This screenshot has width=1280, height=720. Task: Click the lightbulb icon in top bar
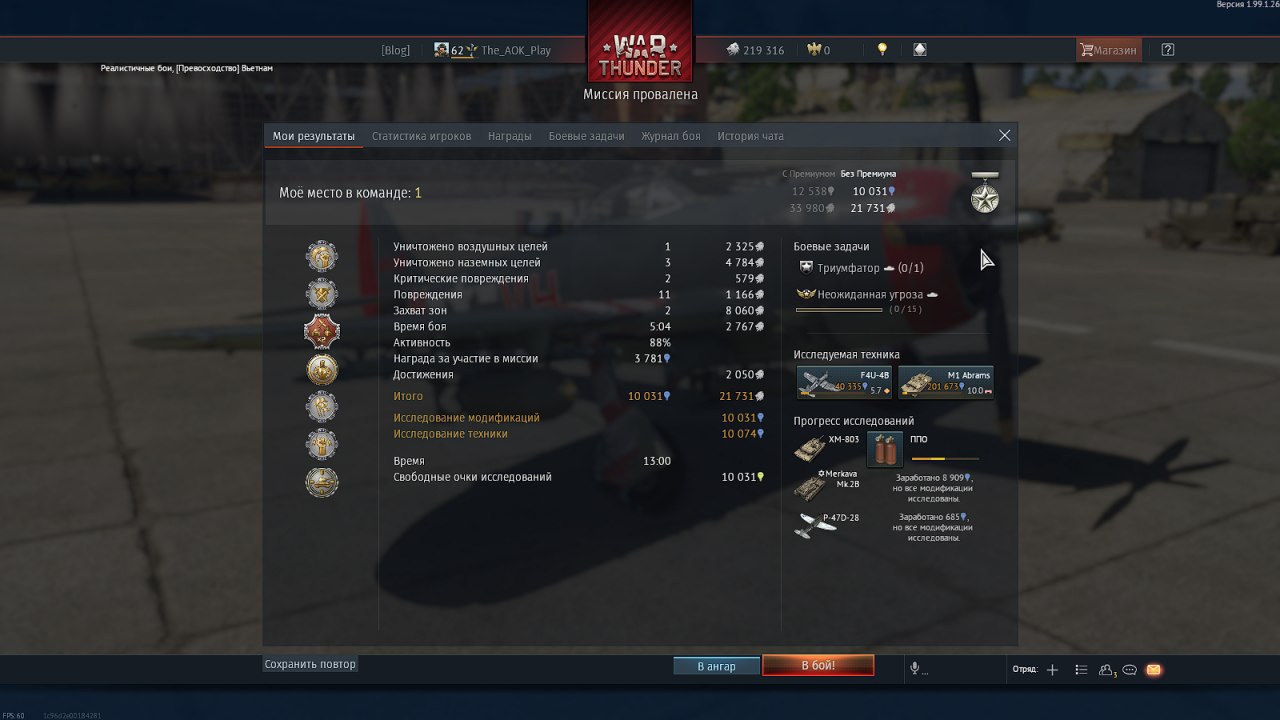(882, 49)
